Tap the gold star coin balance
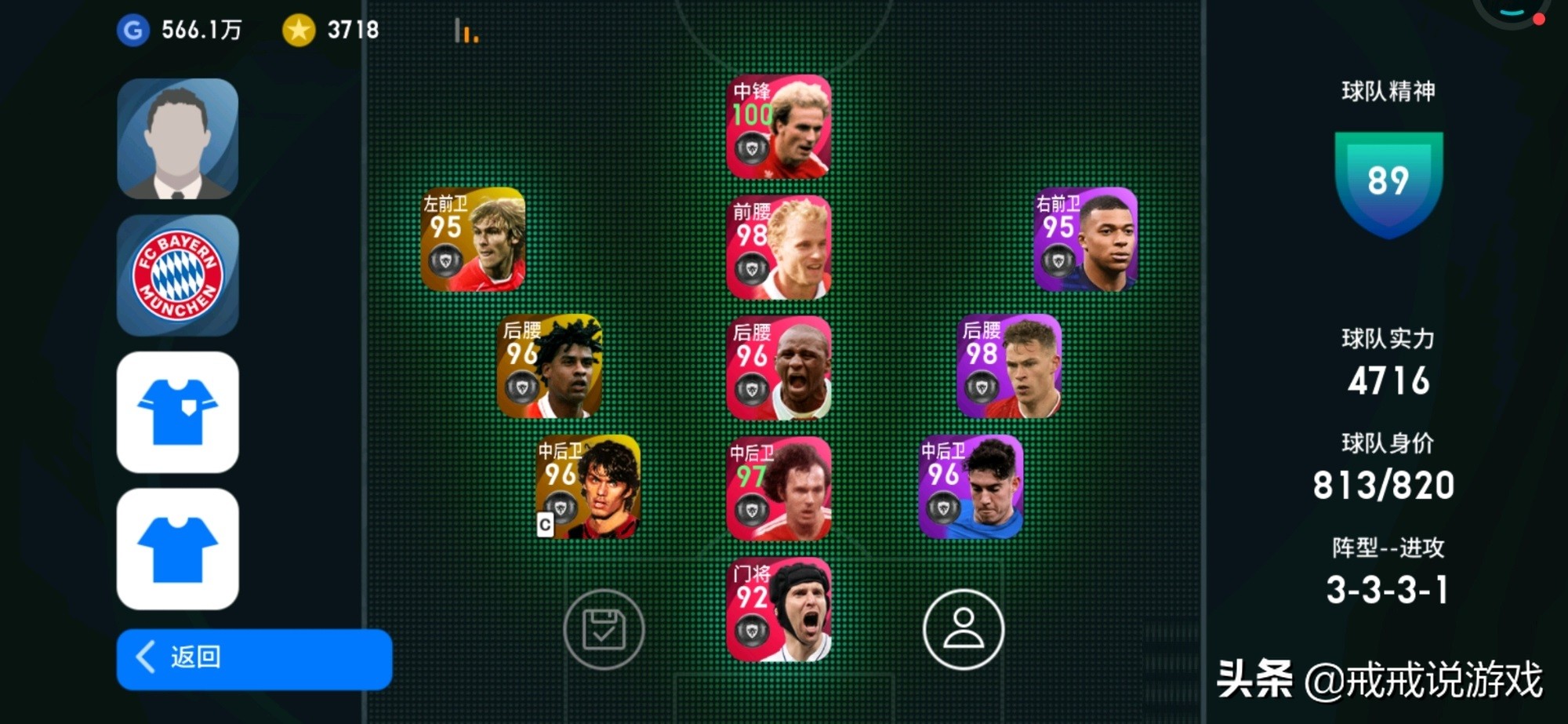 331,31
